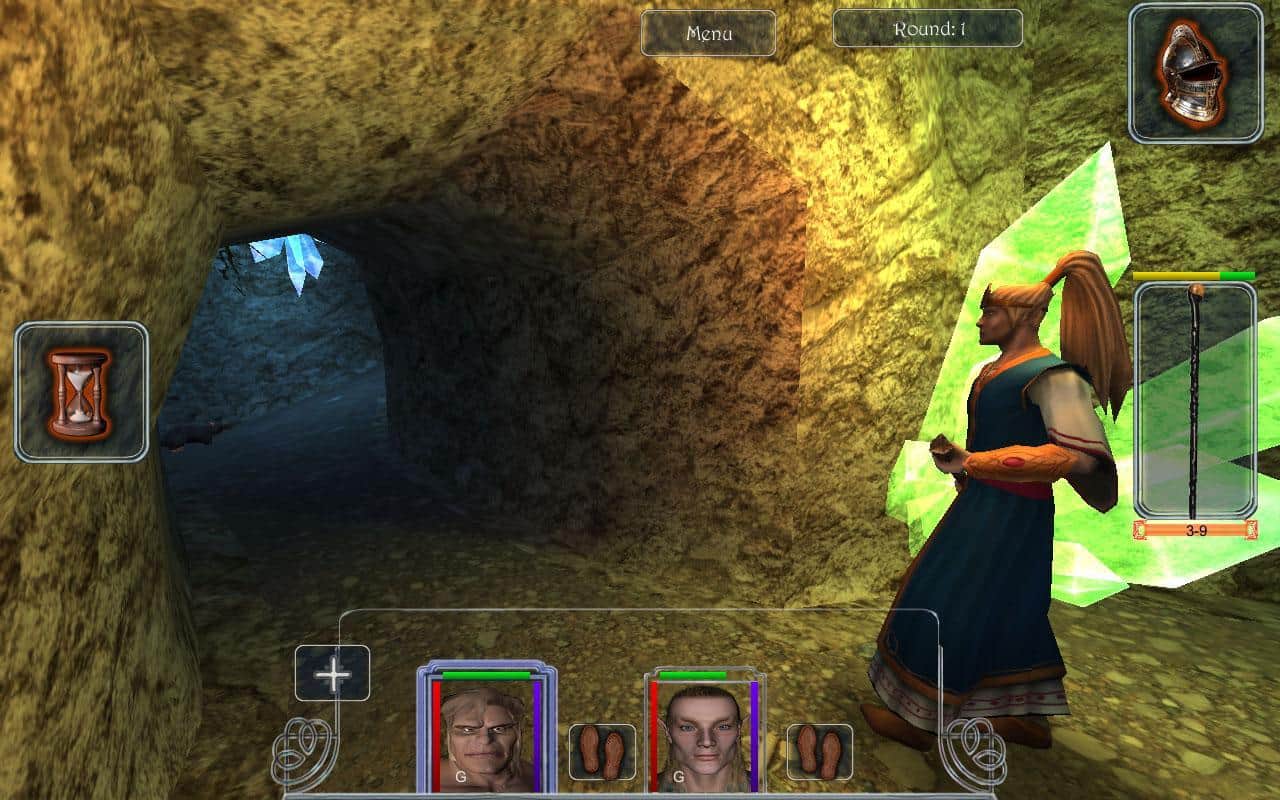Open the Menu button
The height and width of the screenshot is (800, 1280).
pyautogui.click(x=708, y=33)
